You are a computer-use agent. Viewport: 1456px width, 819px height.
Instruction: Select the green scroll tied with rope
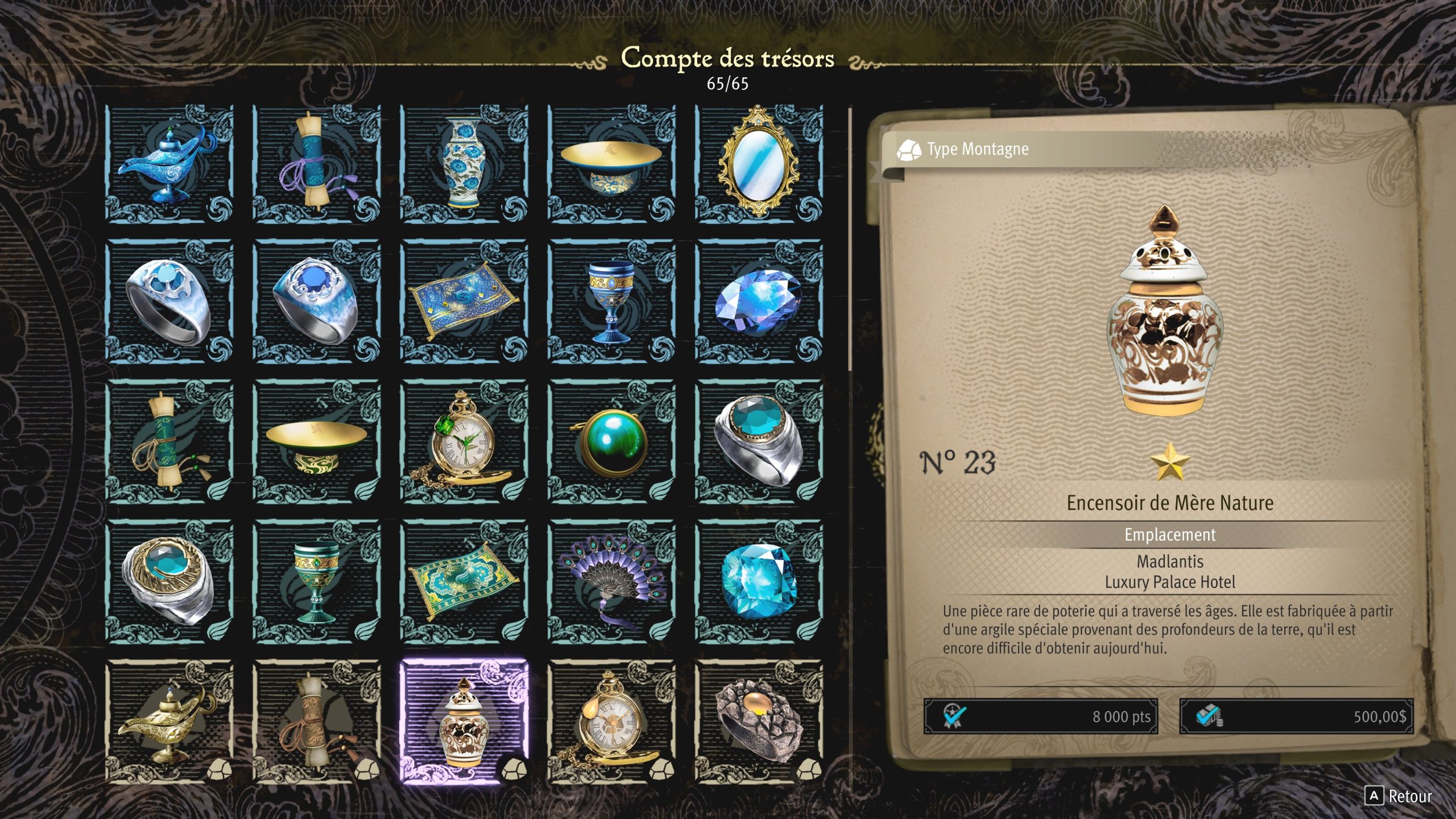tap(169, 441)
